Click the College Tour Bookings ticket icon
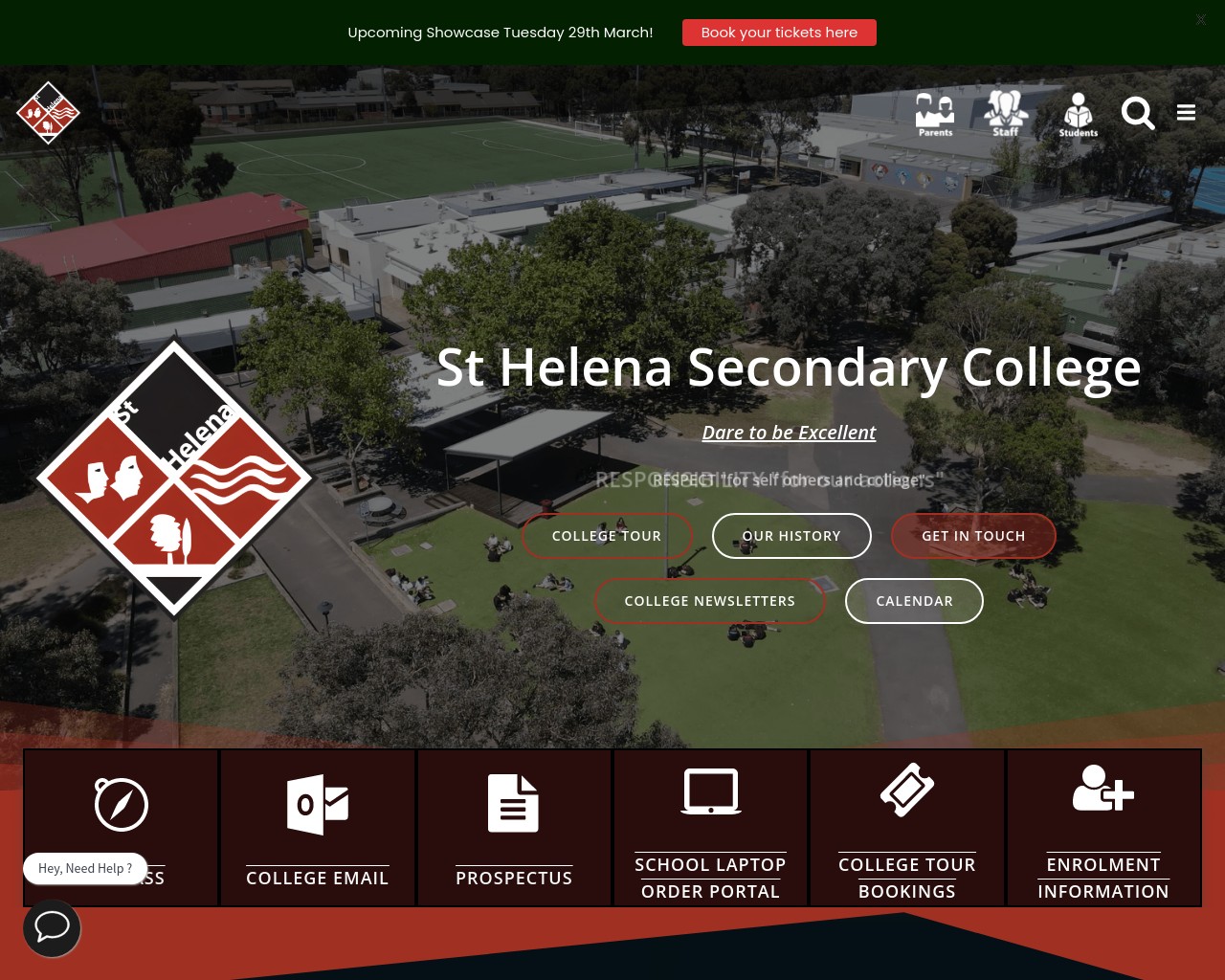This screenshot has height=980, width=1225. point(906,789)
